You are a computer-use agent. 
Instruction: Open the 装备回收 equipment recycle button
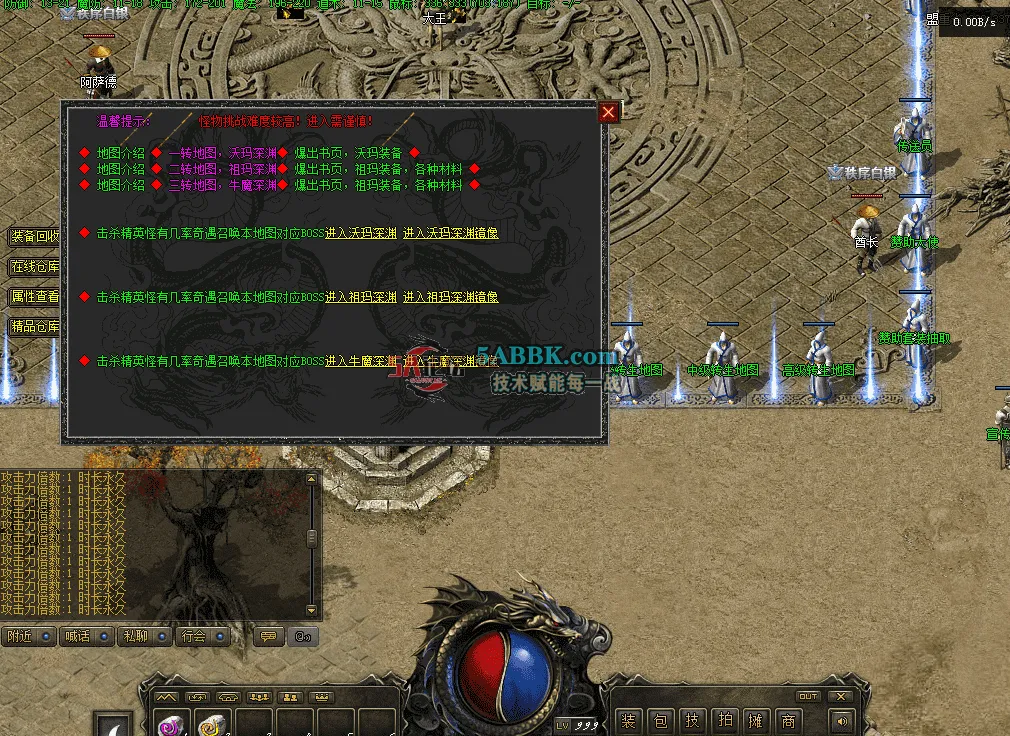click(x=35, y=237)
